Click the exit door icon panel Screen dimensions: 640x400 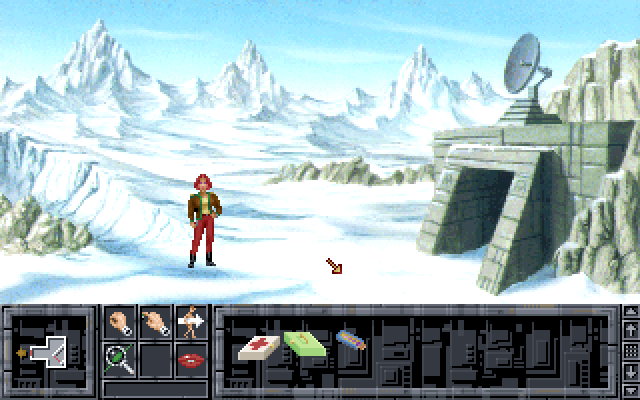coord(47,352)
